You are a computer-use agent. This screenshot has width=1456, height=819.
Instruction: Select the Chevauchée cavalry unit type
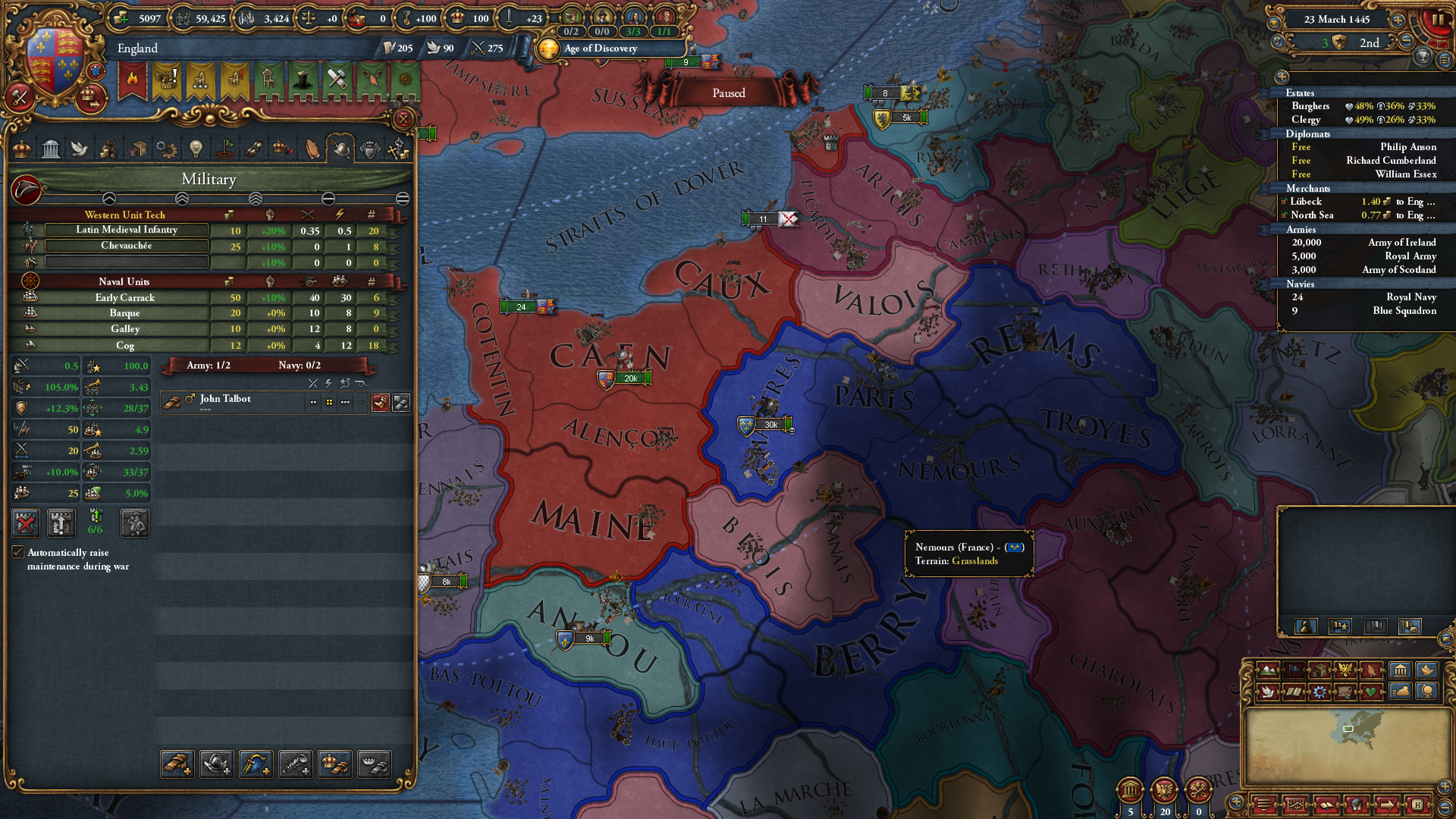click(126, 246)
